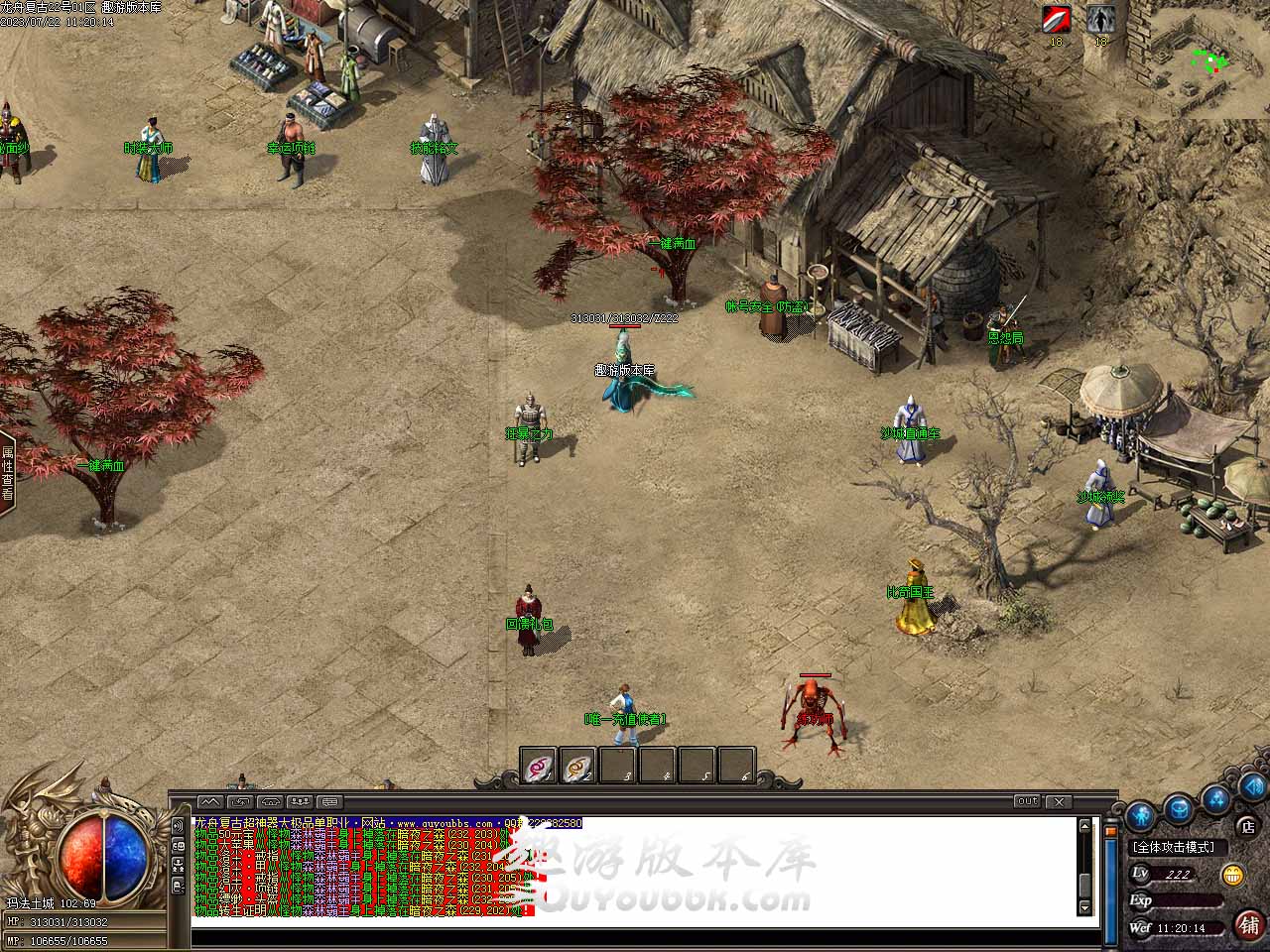
Task: Open the 店 shop button
Action: click(x=1248, y=825)
